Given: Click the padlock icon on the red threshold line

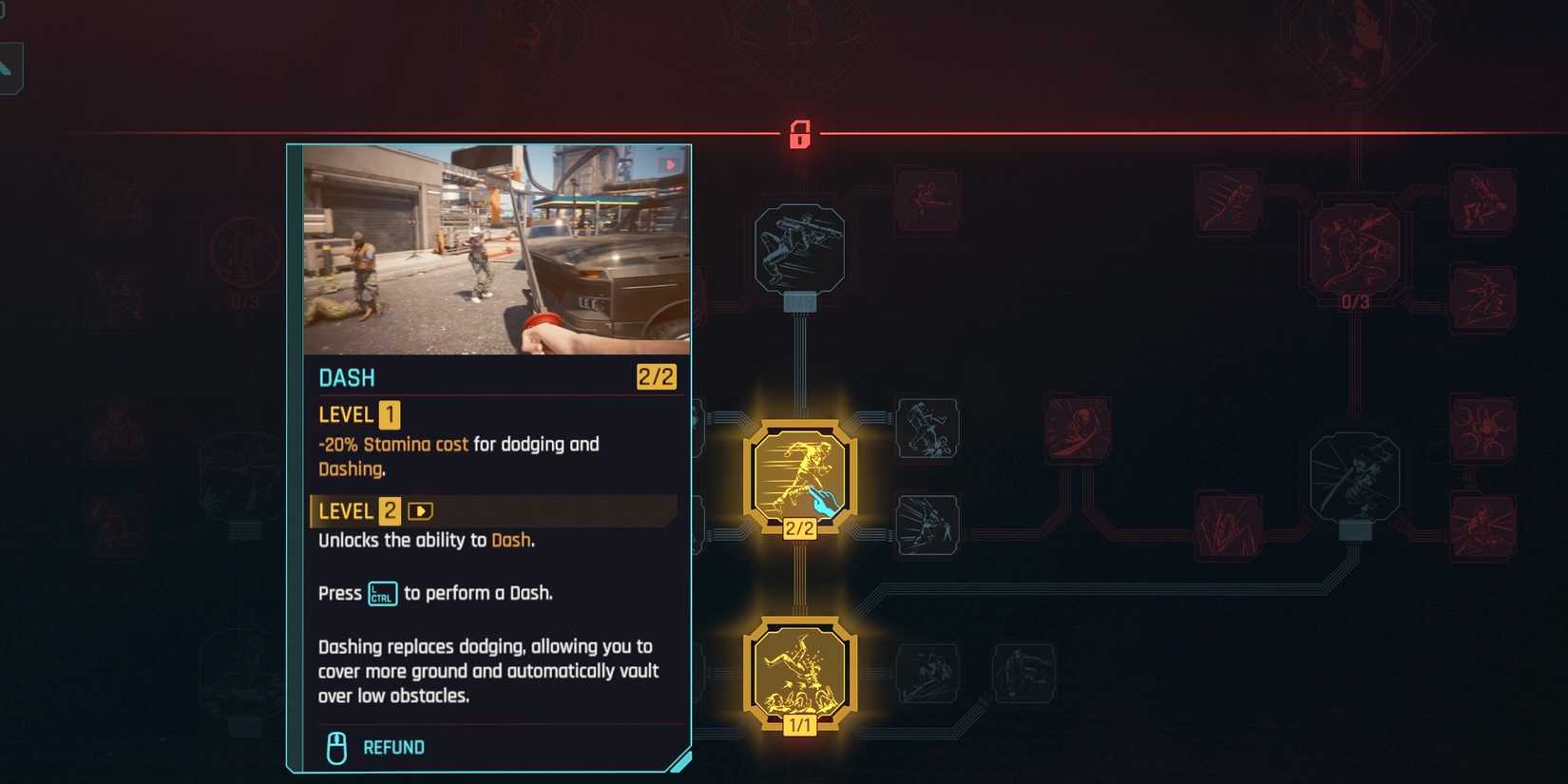Looking at the screenshot, I should pyautogui.click(x=801, y=132).
